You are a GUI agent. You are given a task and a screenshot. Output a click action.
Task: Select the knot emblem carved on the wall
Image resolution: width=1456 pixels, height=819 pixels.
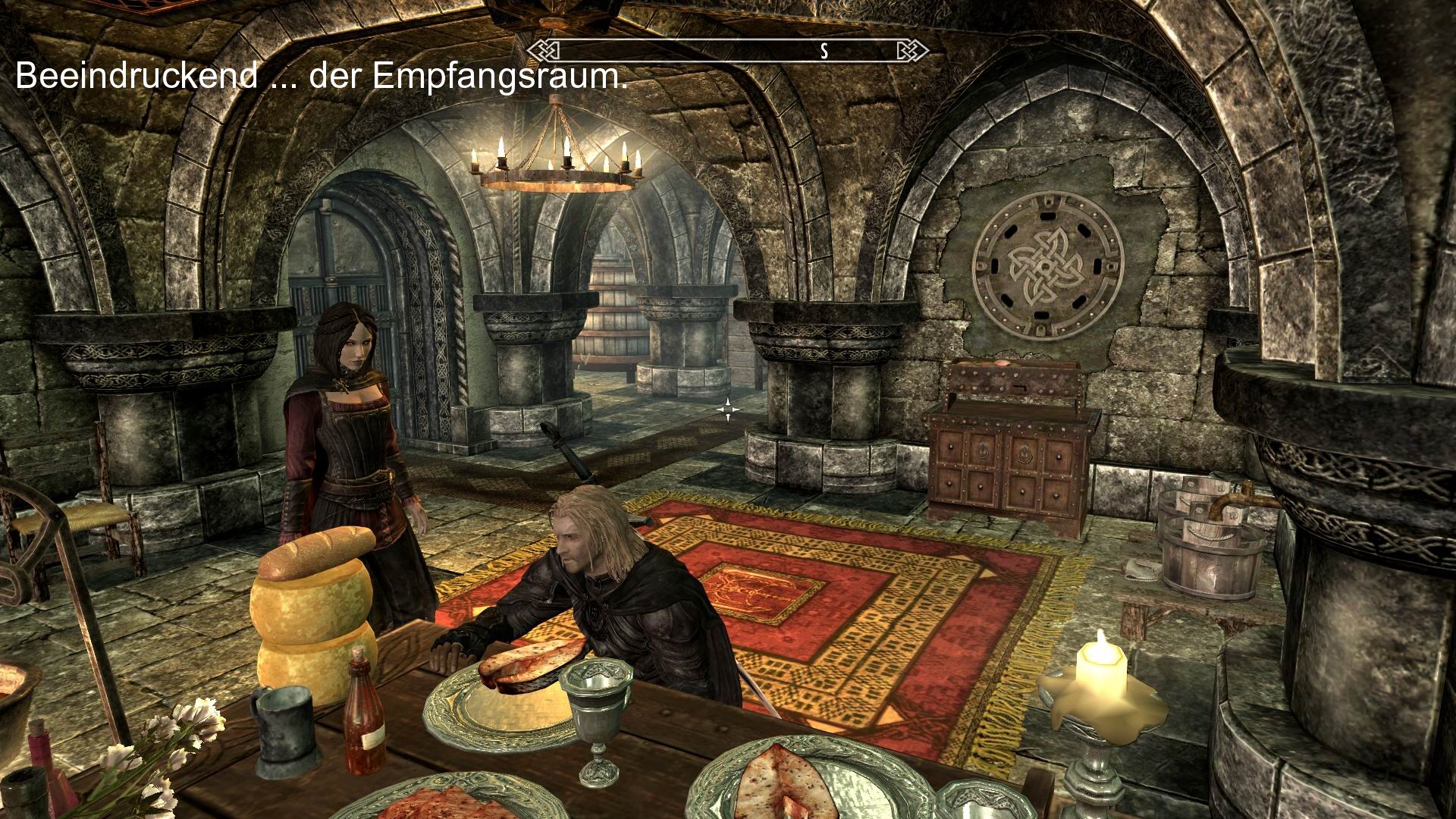click(1046, 265)
